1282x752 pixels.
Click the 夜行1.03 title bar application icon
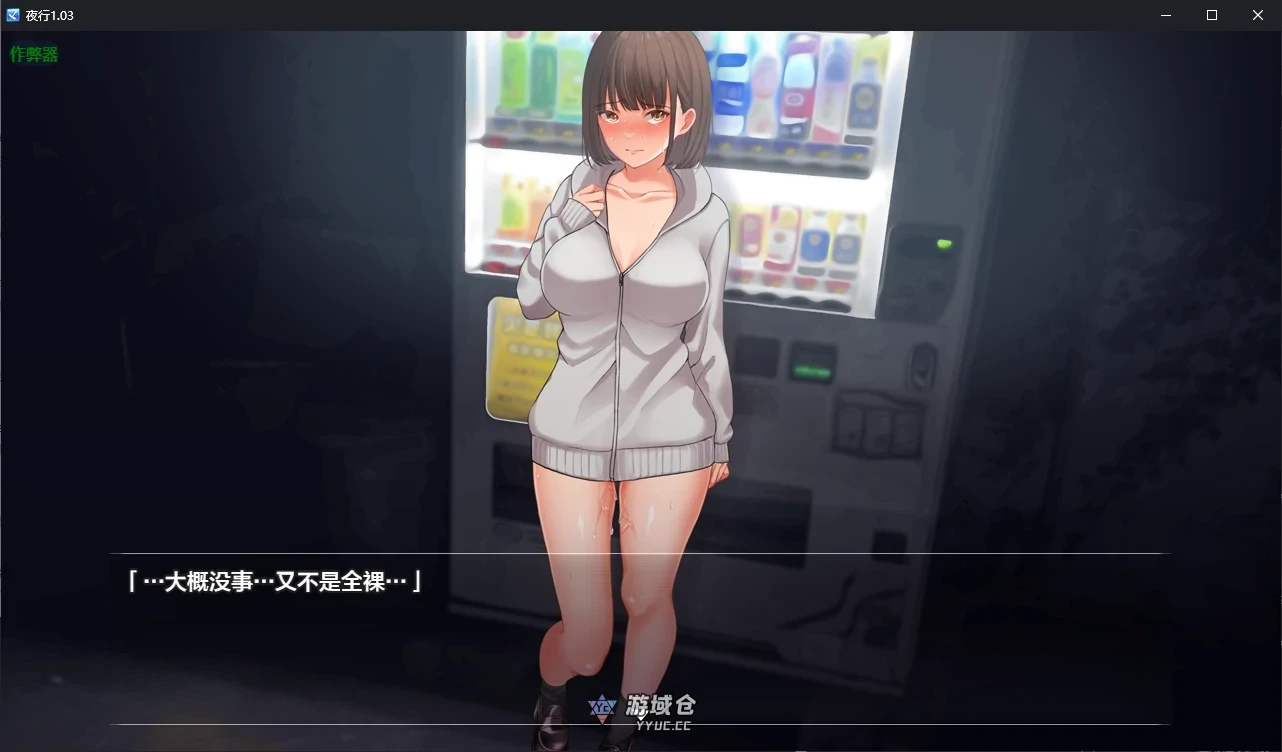(x=13, y=14)
